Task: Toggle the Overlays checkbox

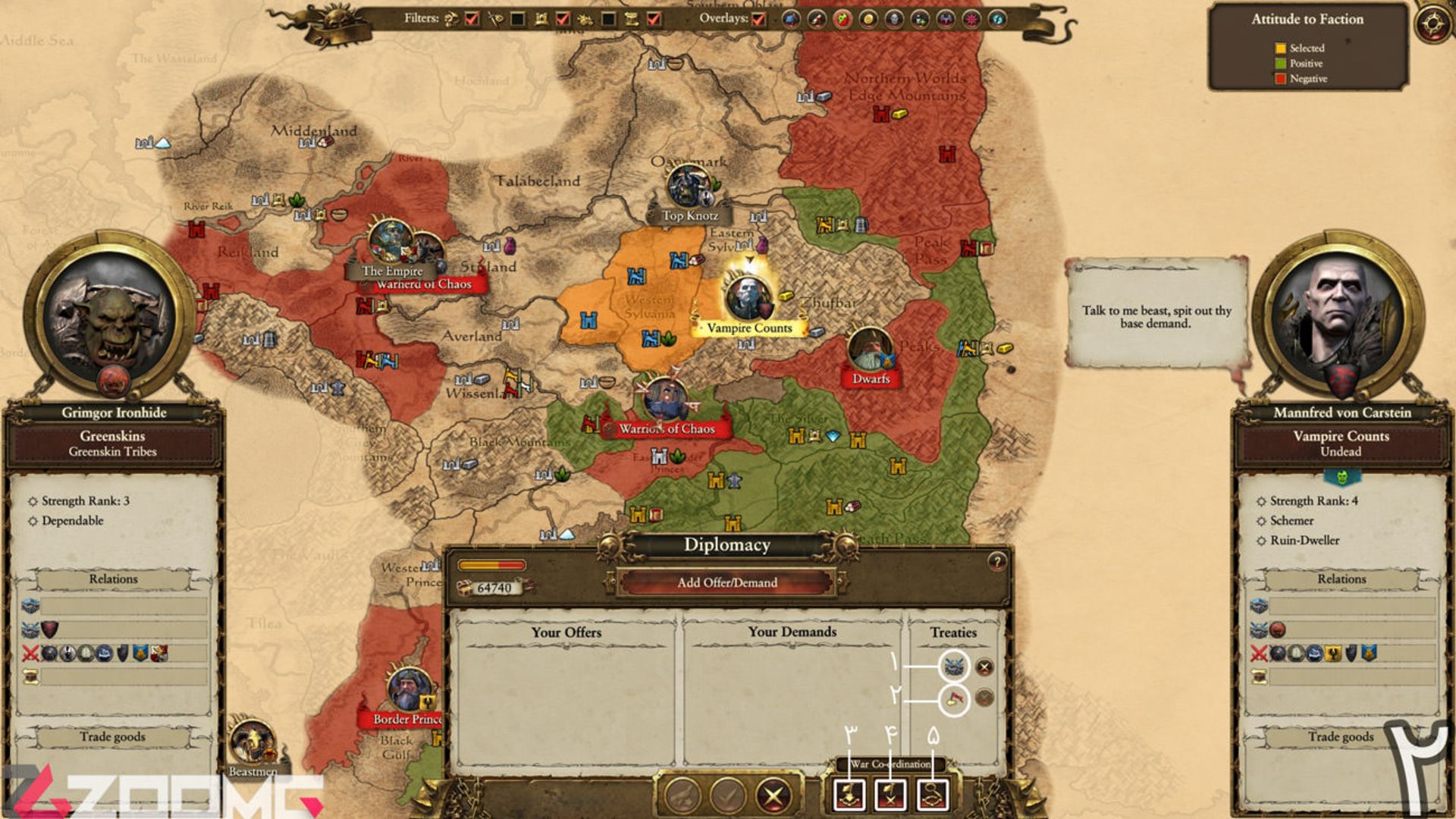Action: pyautogui.click(x=758, y=19)
